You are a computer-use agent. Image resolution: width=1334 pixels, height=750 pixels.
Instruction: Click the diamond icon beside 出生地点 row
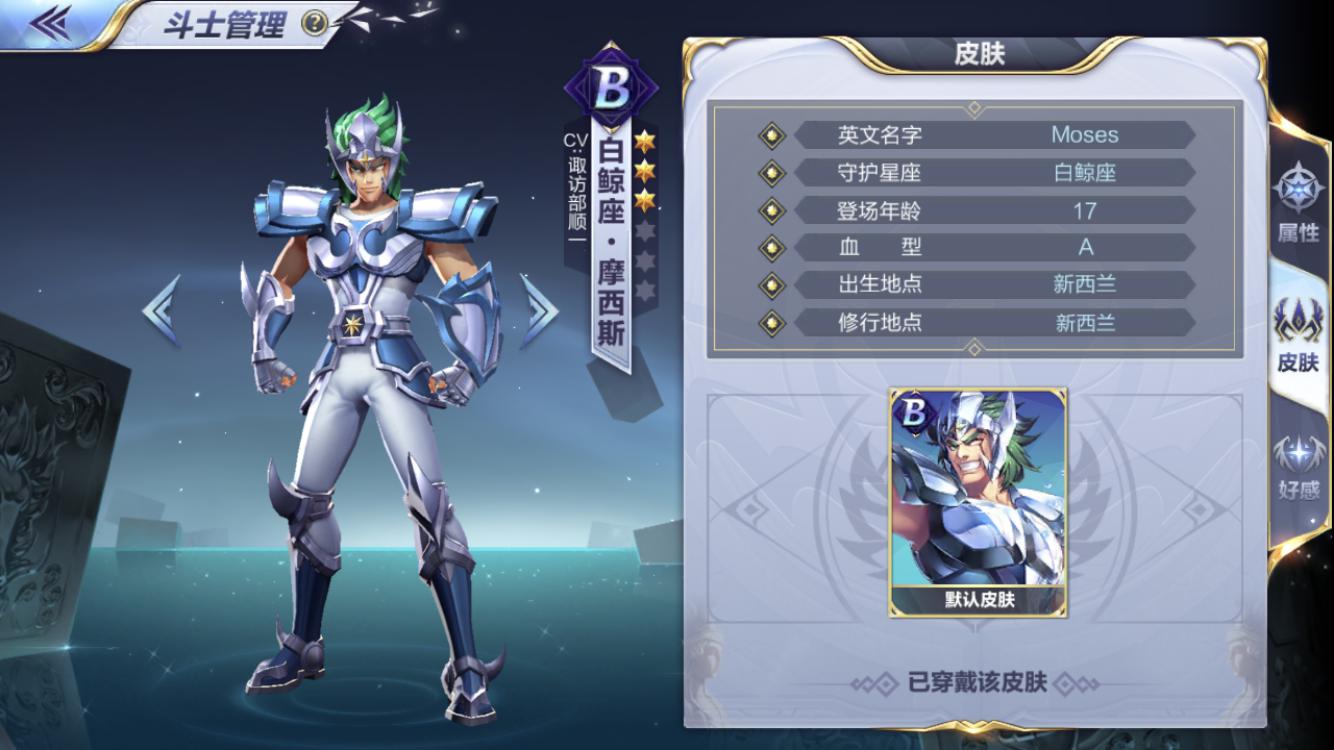click(771, 285)
